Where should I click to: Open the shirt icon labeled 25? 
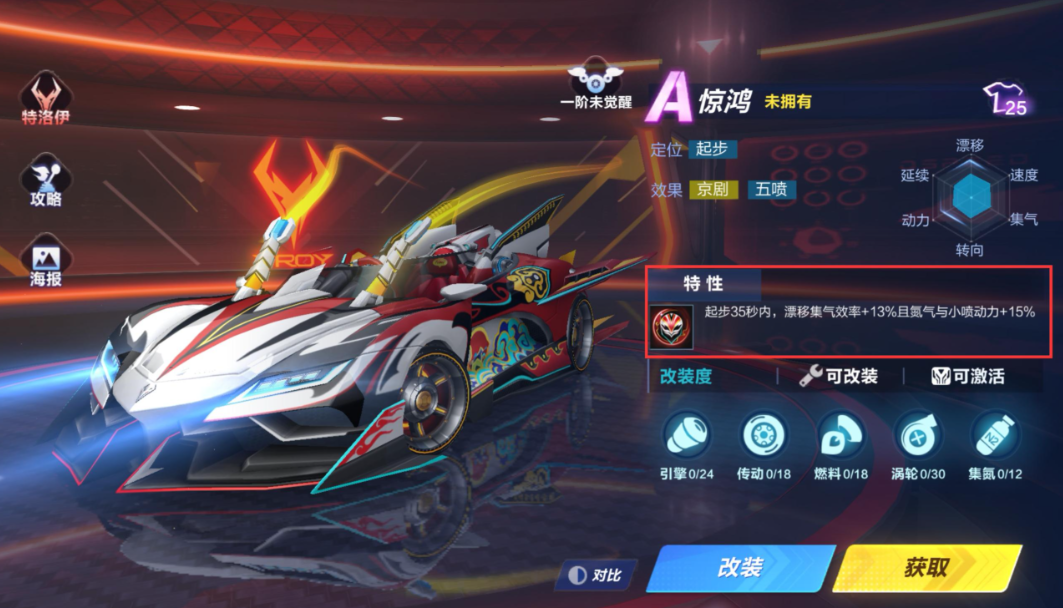[x=1006, y=99]
